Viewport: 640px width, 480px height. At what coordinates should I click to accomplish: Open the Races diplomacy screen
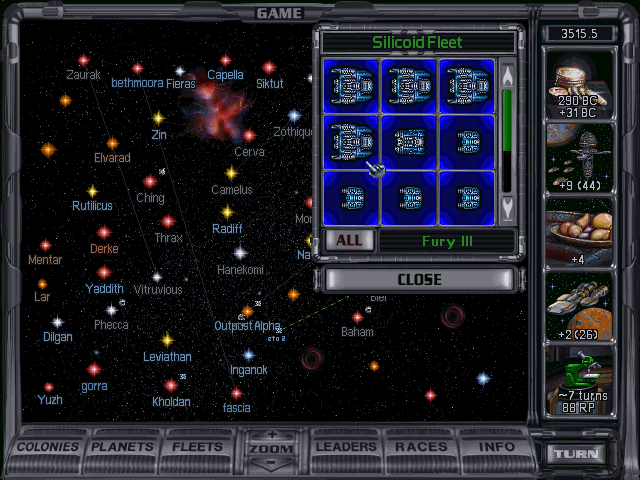(421, 447)
